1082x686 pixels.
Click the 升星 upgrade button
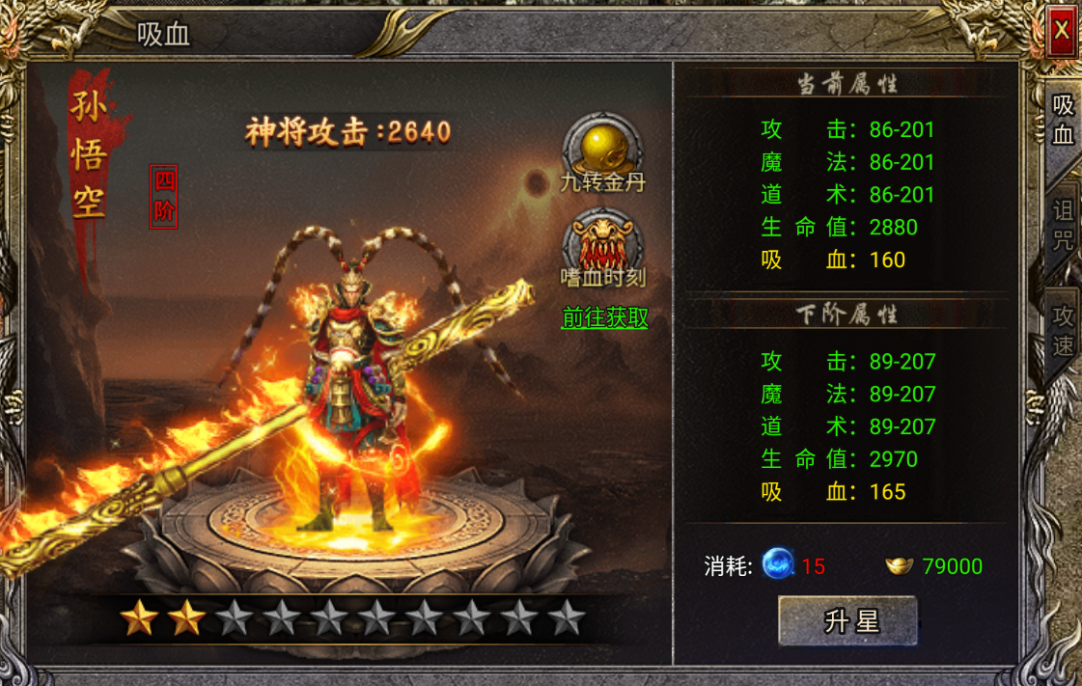click(848, 620)
